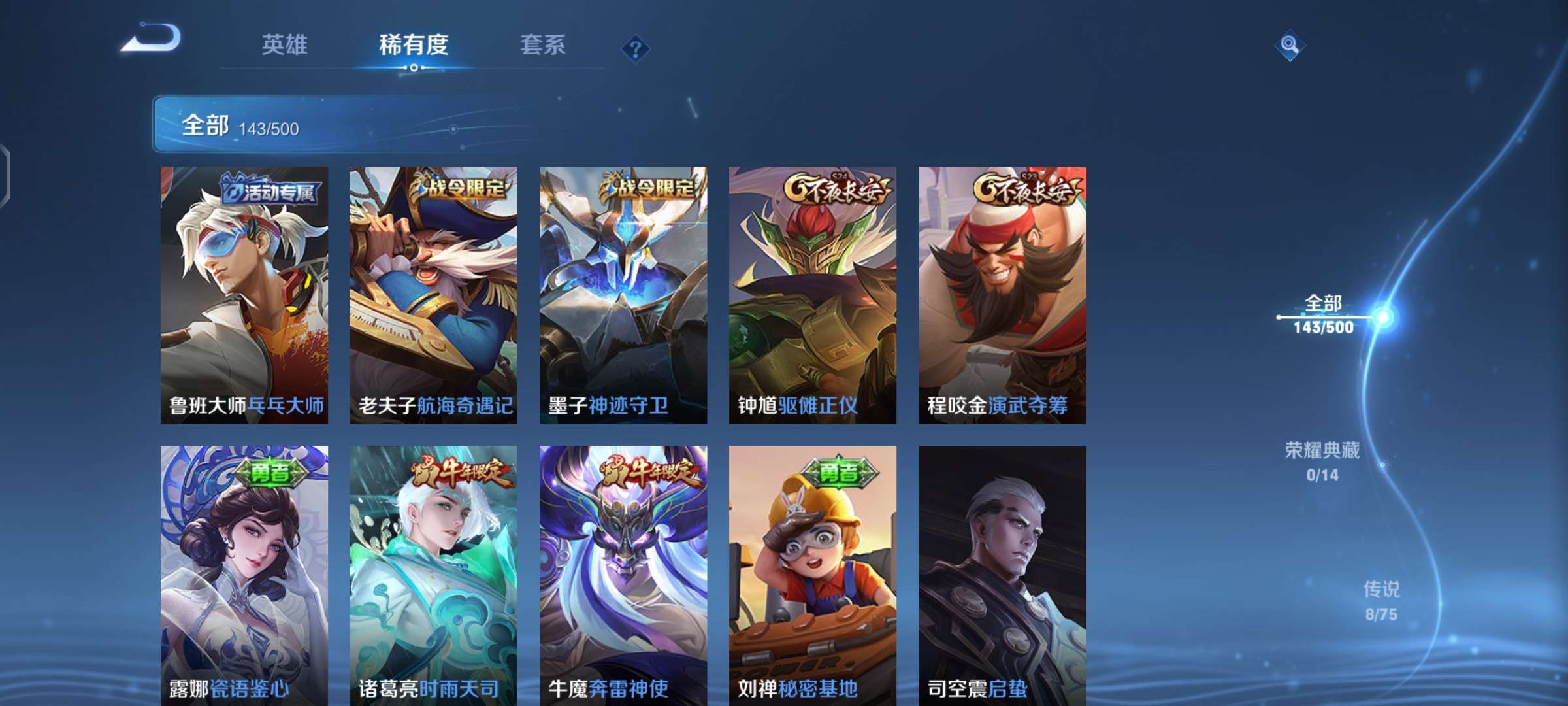Select the 稀有度 tab
This screenshot has width=1568, height=706.
point(416,46)
